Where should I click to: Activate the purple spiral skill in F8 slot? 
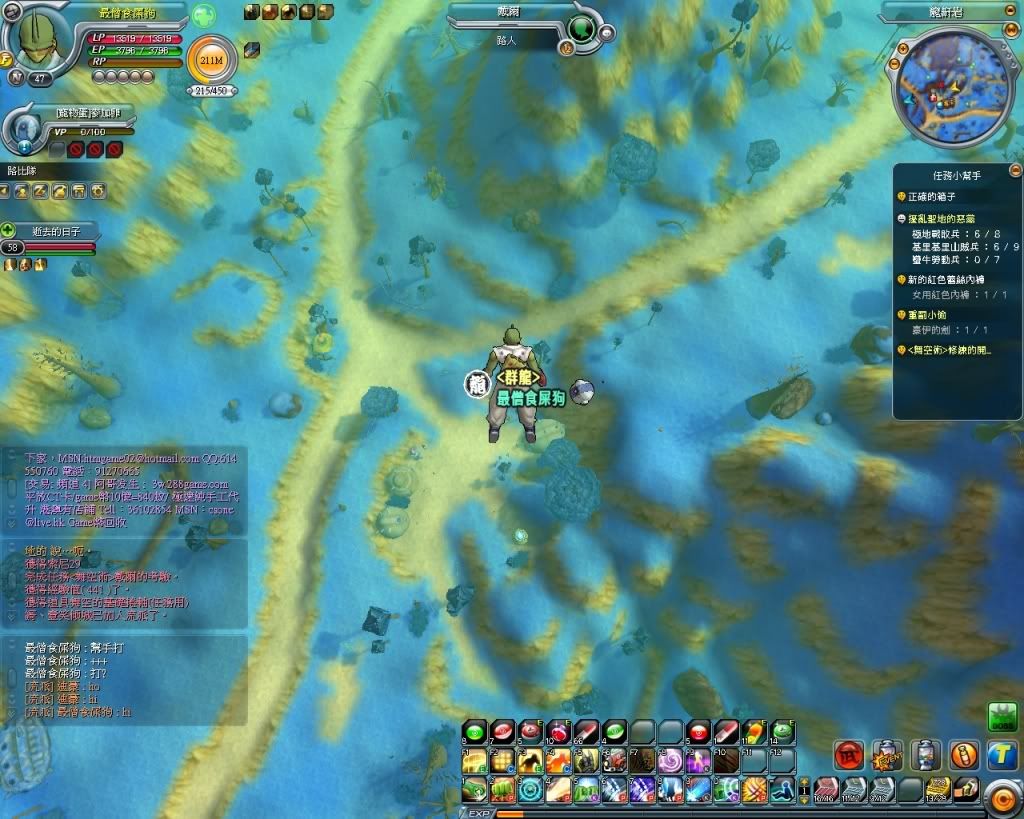click(x=669, y=761)
